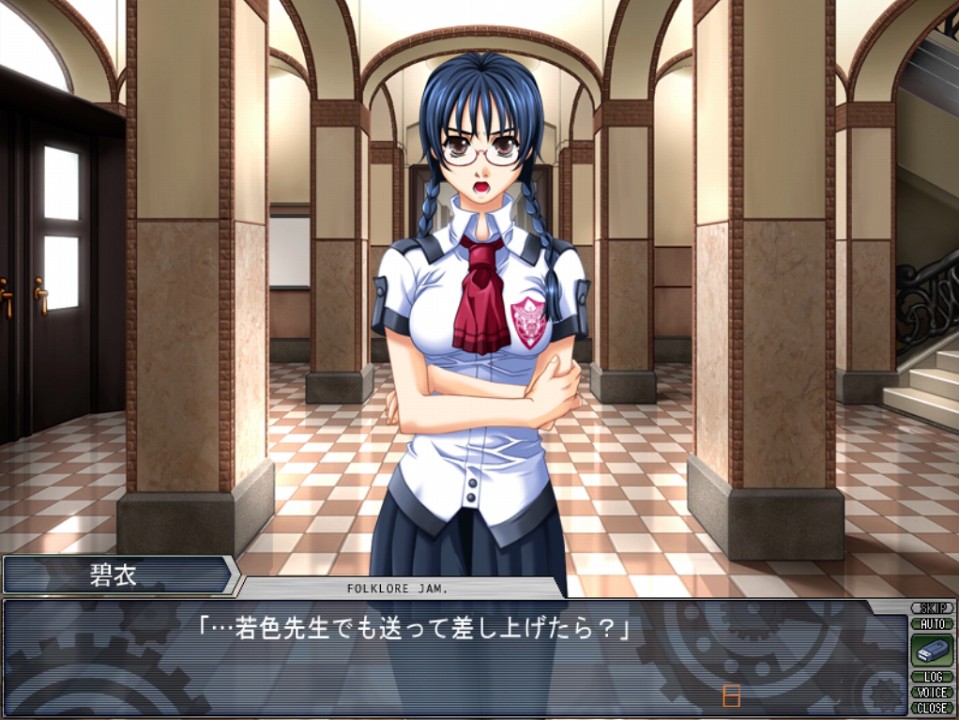This screenshot has width=959, height=720.
Task: Replay the line with the VOICE button
Action: coord(932,692)
